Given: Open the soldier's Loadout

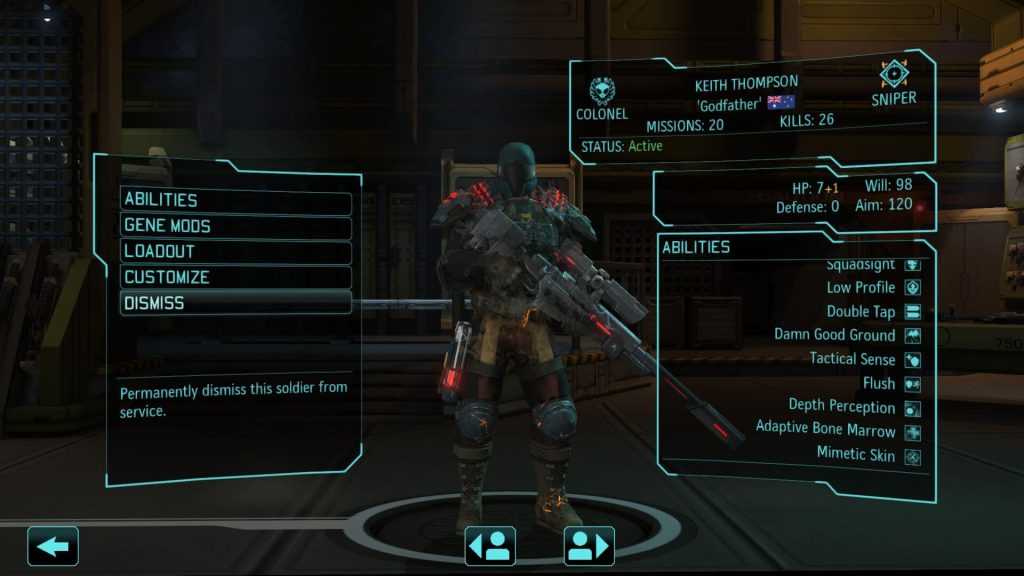Looking at the screenshot, I should 236,251.
